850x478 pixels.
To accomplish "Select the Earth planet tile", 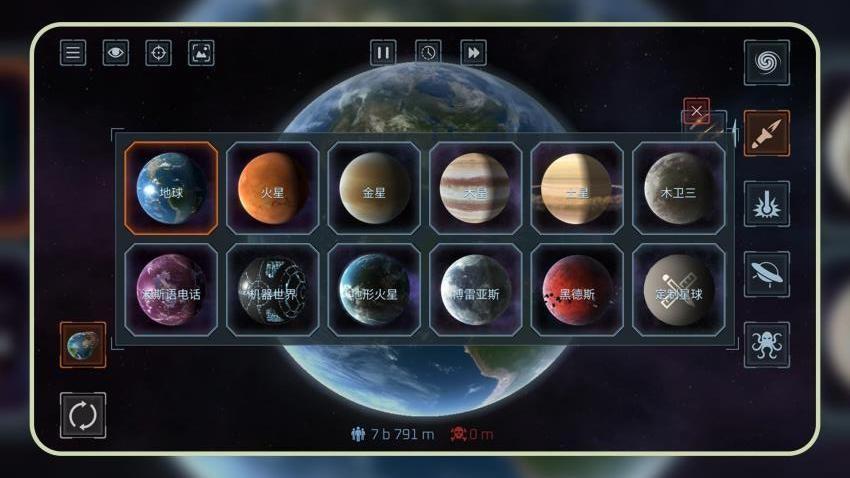I will coord(171,188).
